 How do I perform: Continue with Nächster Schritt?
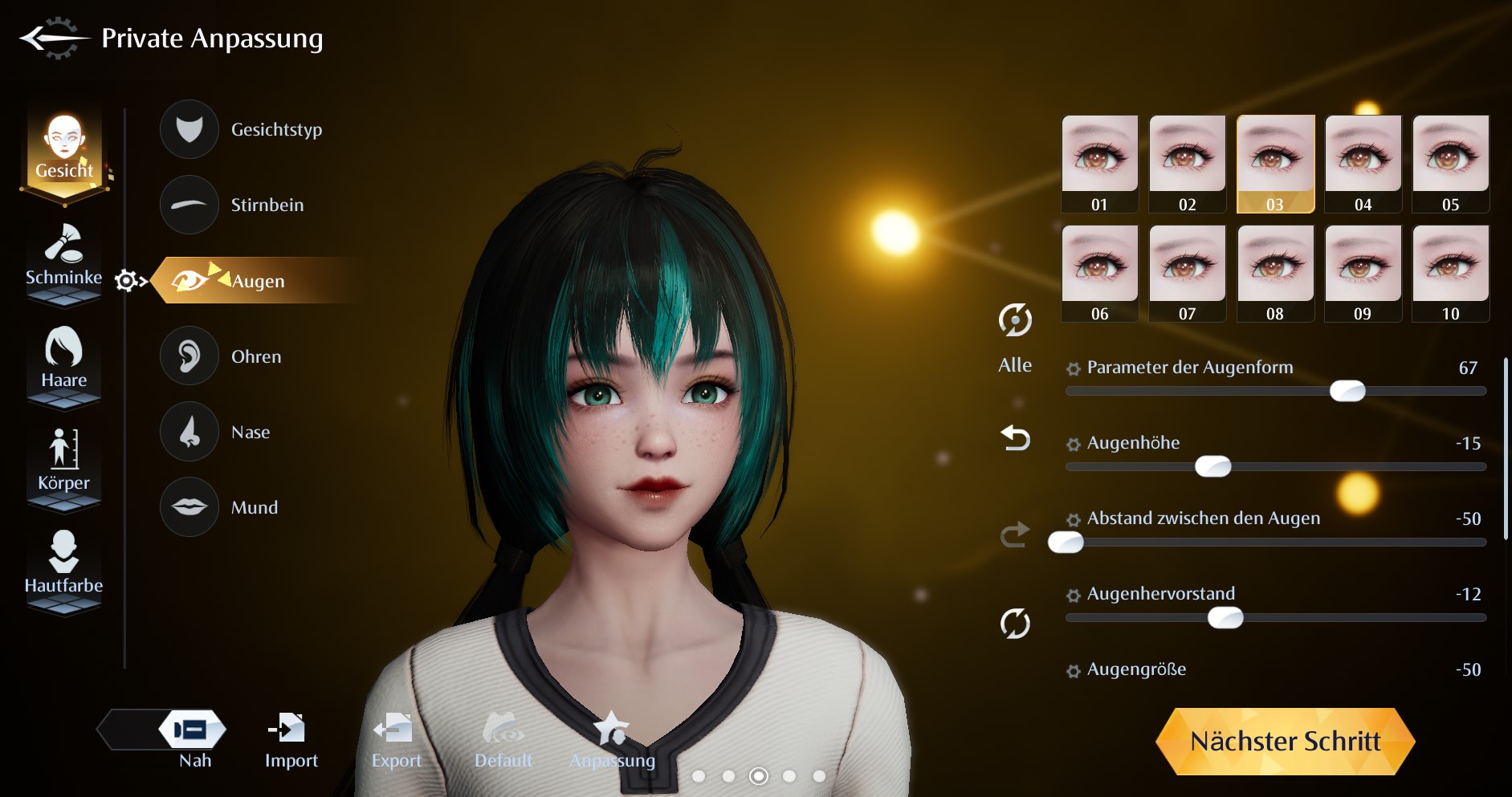(1285, 741)
